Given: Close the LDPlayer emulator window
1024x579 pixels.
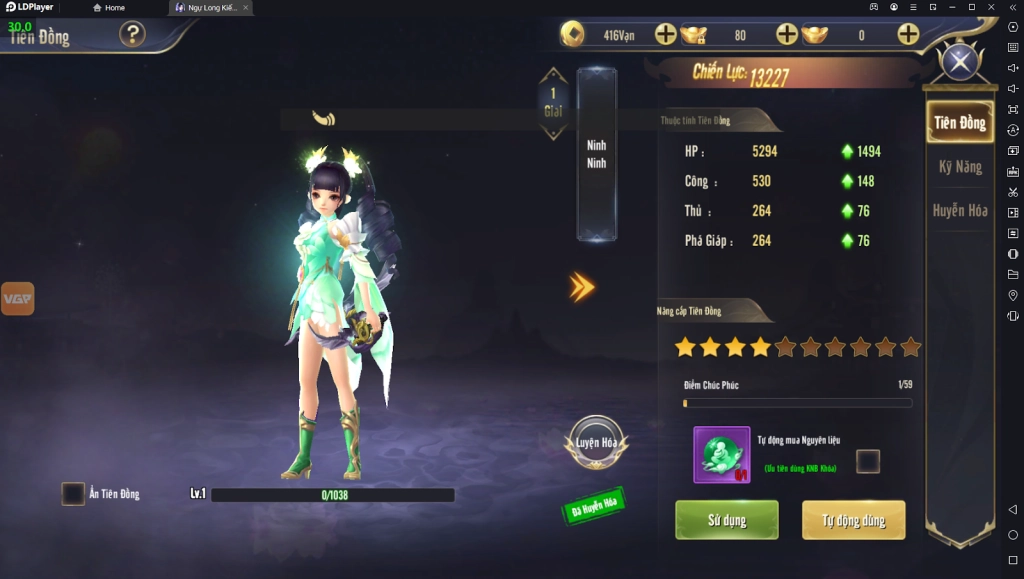Looking at the screenshot, I should [x=992, y=7].
